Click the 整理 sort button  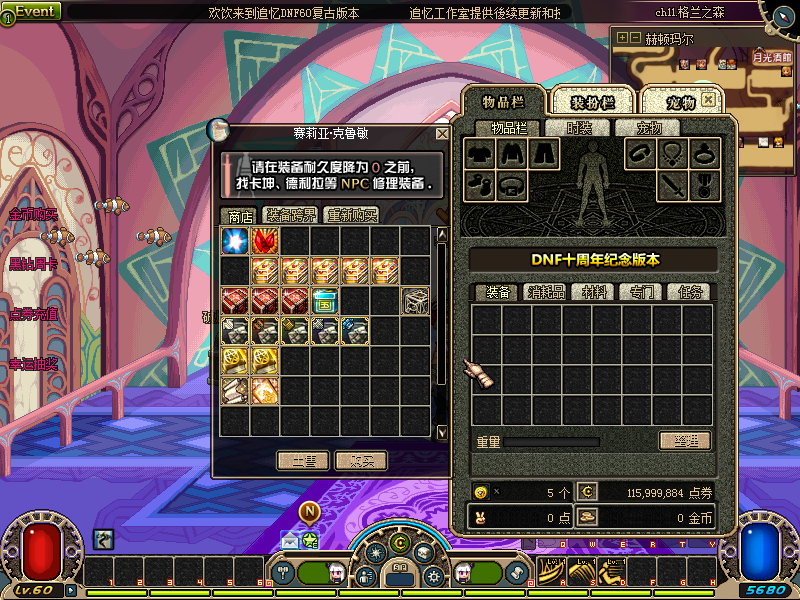click(685, 441)
